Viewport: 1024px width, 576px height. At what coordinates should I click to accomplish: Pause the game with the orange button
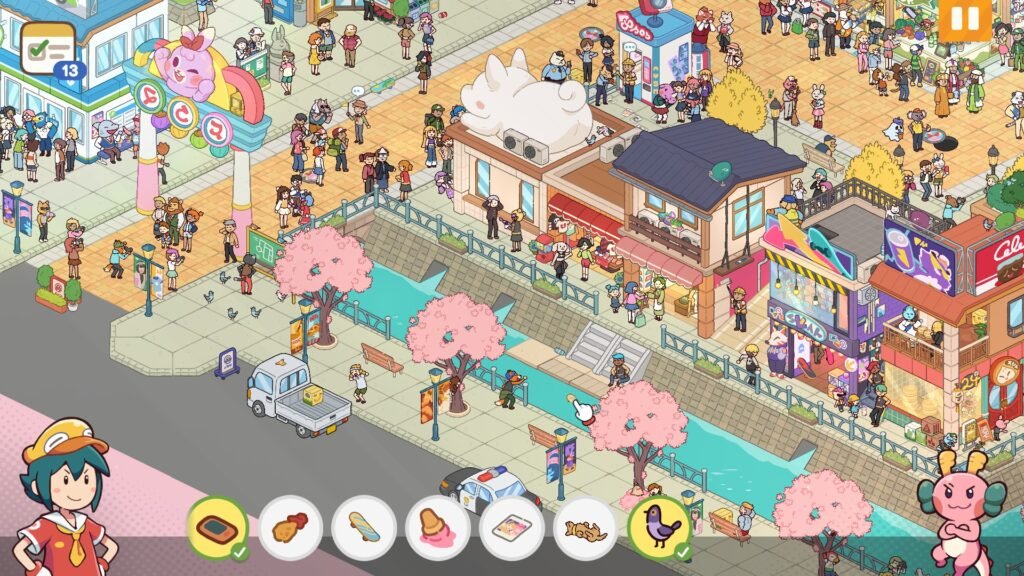(964, 19)
